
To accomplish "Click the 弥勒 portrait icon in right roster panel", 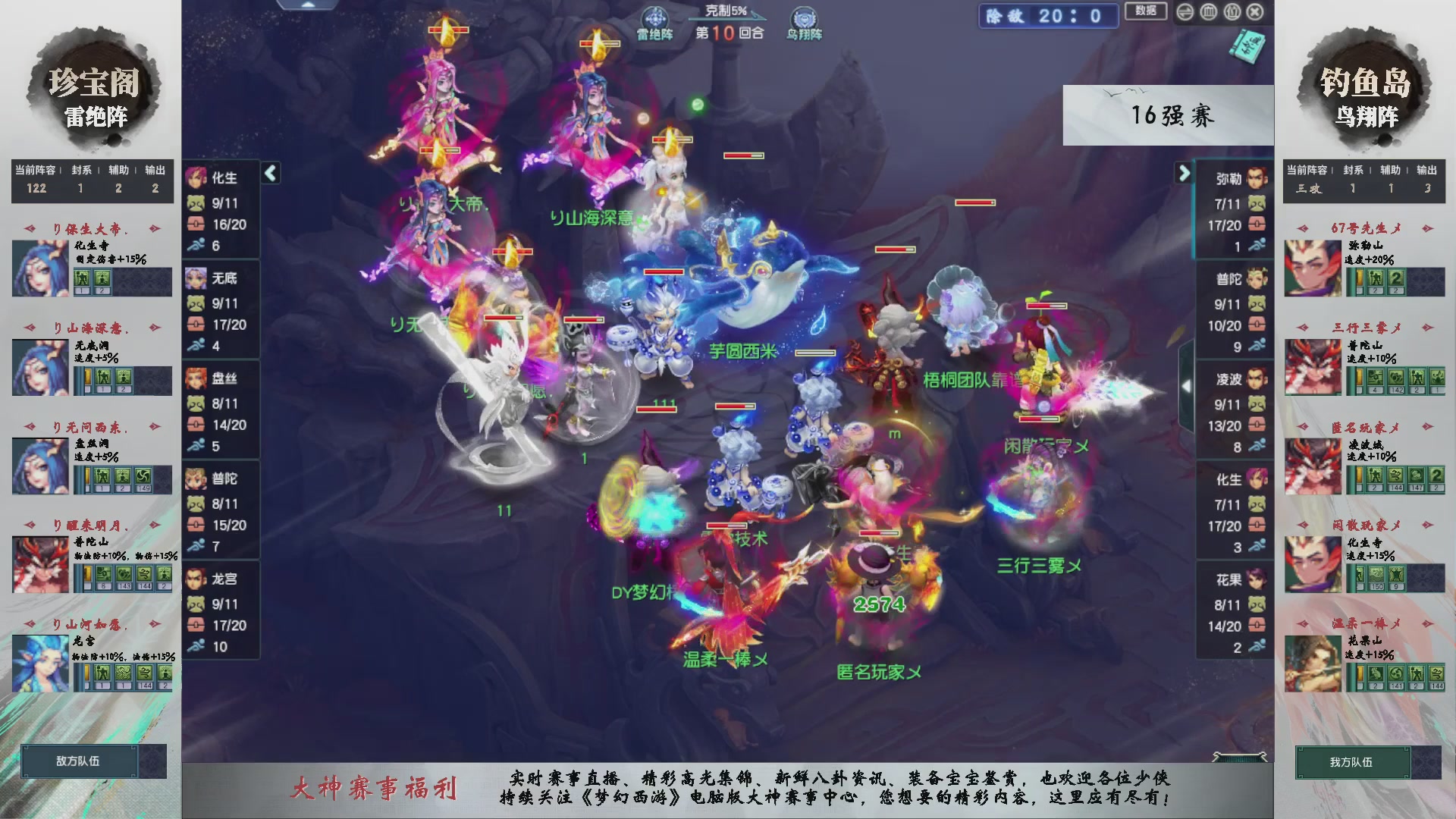I will [x=1256, y=180].
